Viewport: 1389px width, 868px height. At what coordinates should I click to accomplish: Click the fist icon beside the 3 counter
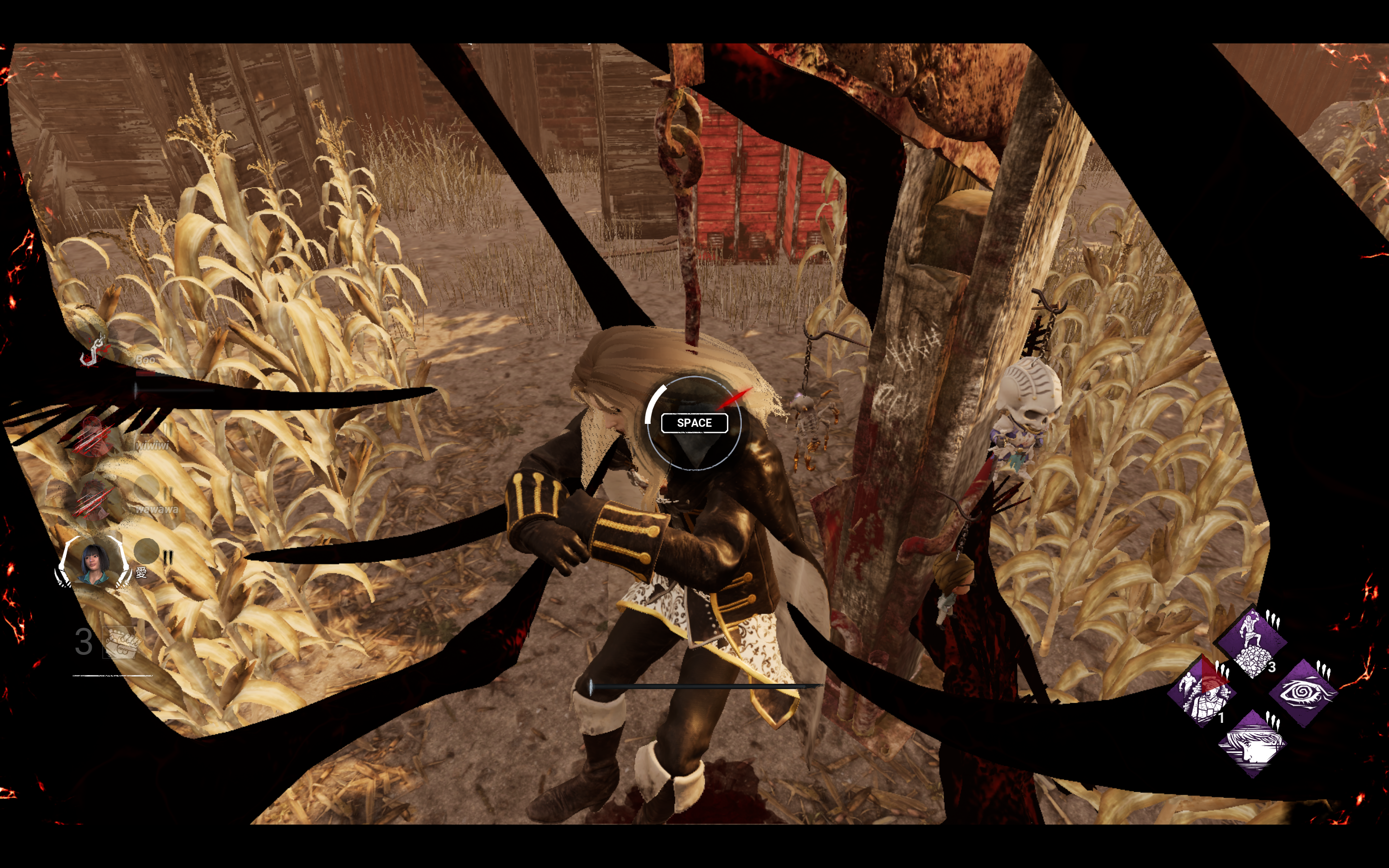click(x=121, y=642)
